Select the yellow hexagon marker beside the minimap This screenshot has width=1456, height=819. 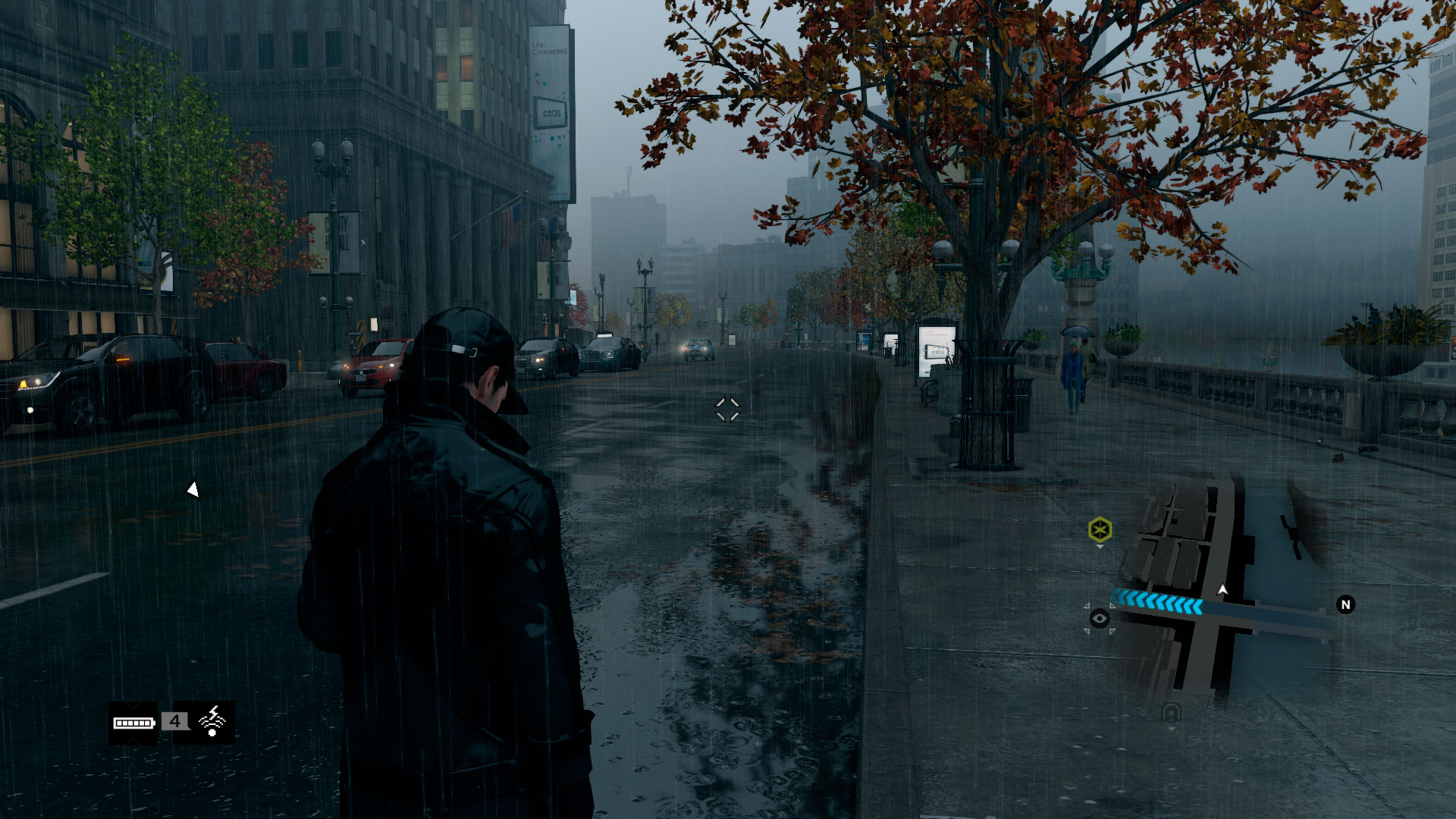[x=1100, y=529]
